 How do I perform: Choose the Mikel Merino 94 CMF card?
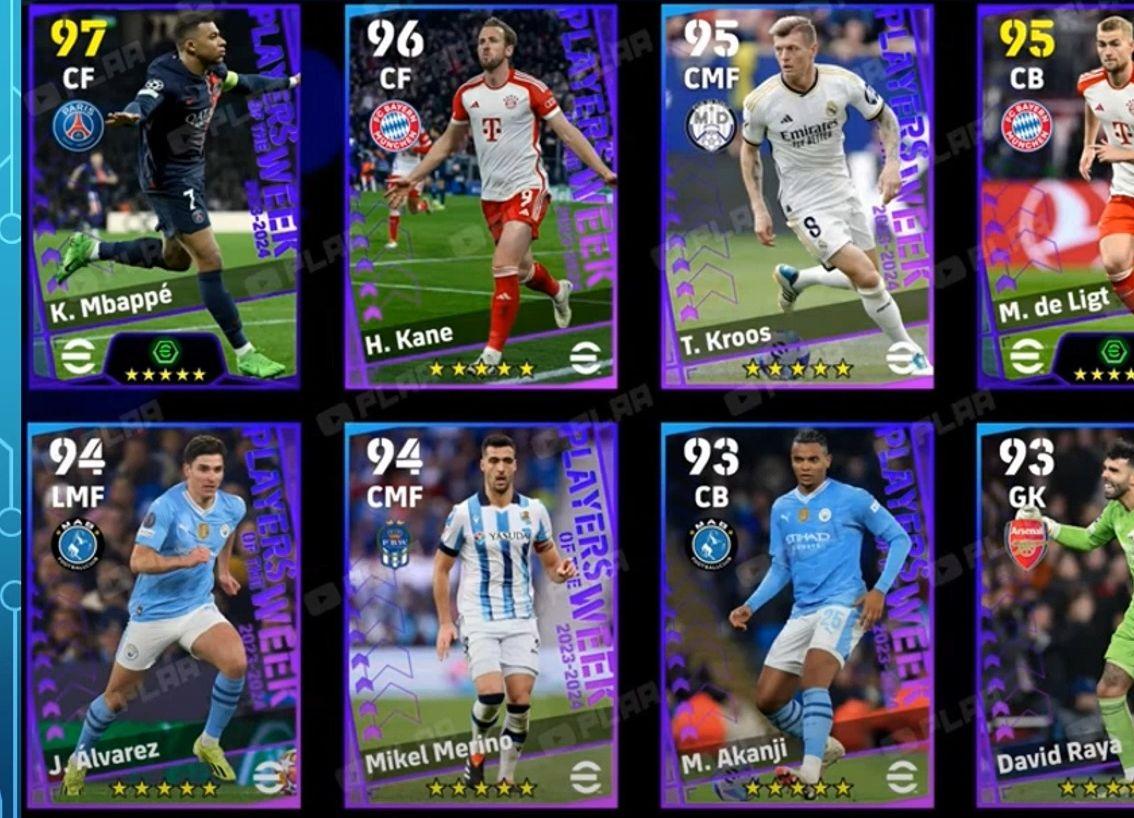tap(481, 615)
